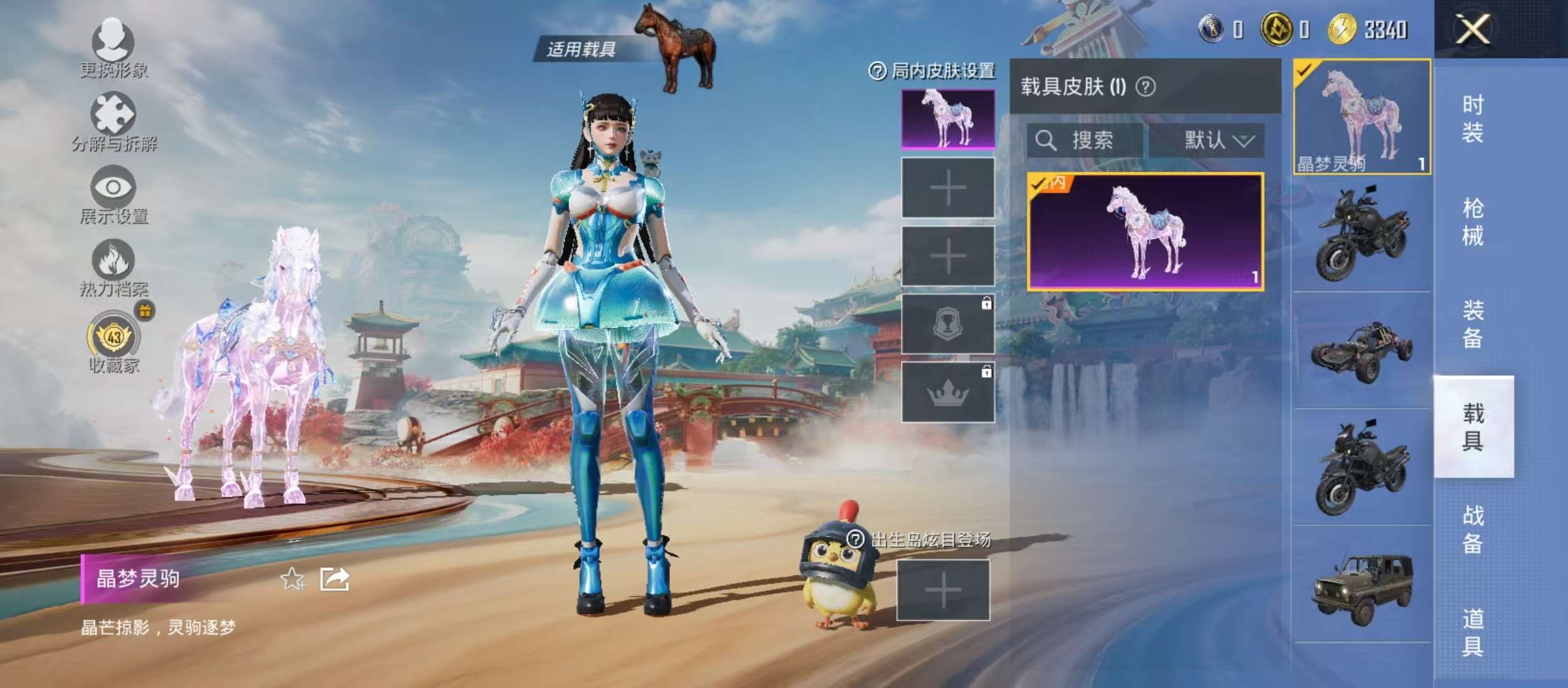Click the 搜索 search field
Image resolution: width=1568 pixels, height=688 pixels.
coord(1085,140)
